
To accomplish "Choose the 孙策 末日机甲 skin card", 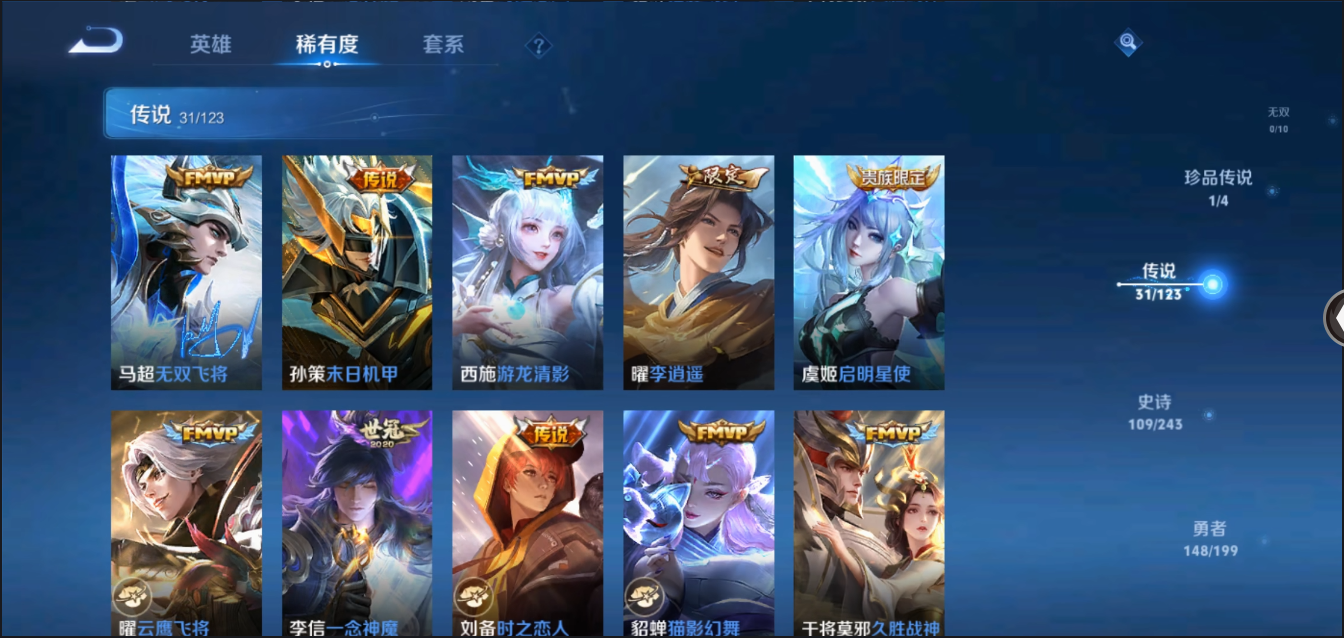I will [357, 272].
